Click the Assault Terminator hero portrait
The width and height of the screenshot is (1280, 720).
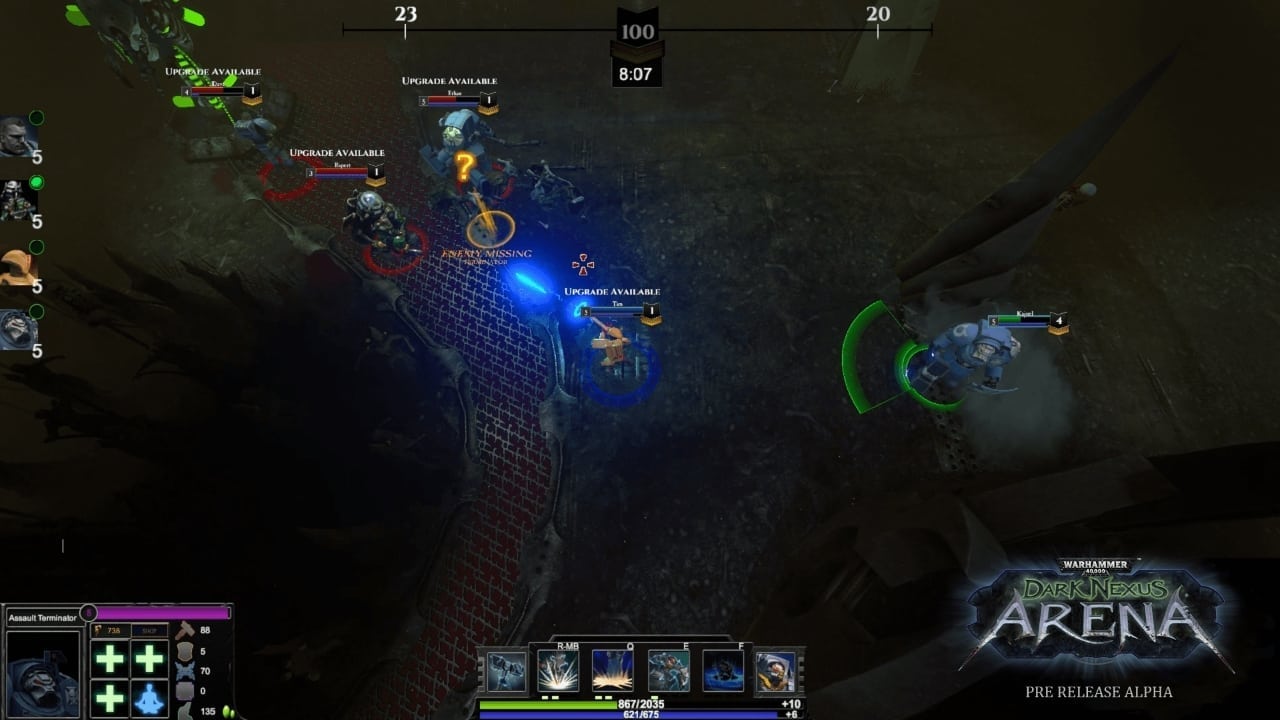coord(43,674)
